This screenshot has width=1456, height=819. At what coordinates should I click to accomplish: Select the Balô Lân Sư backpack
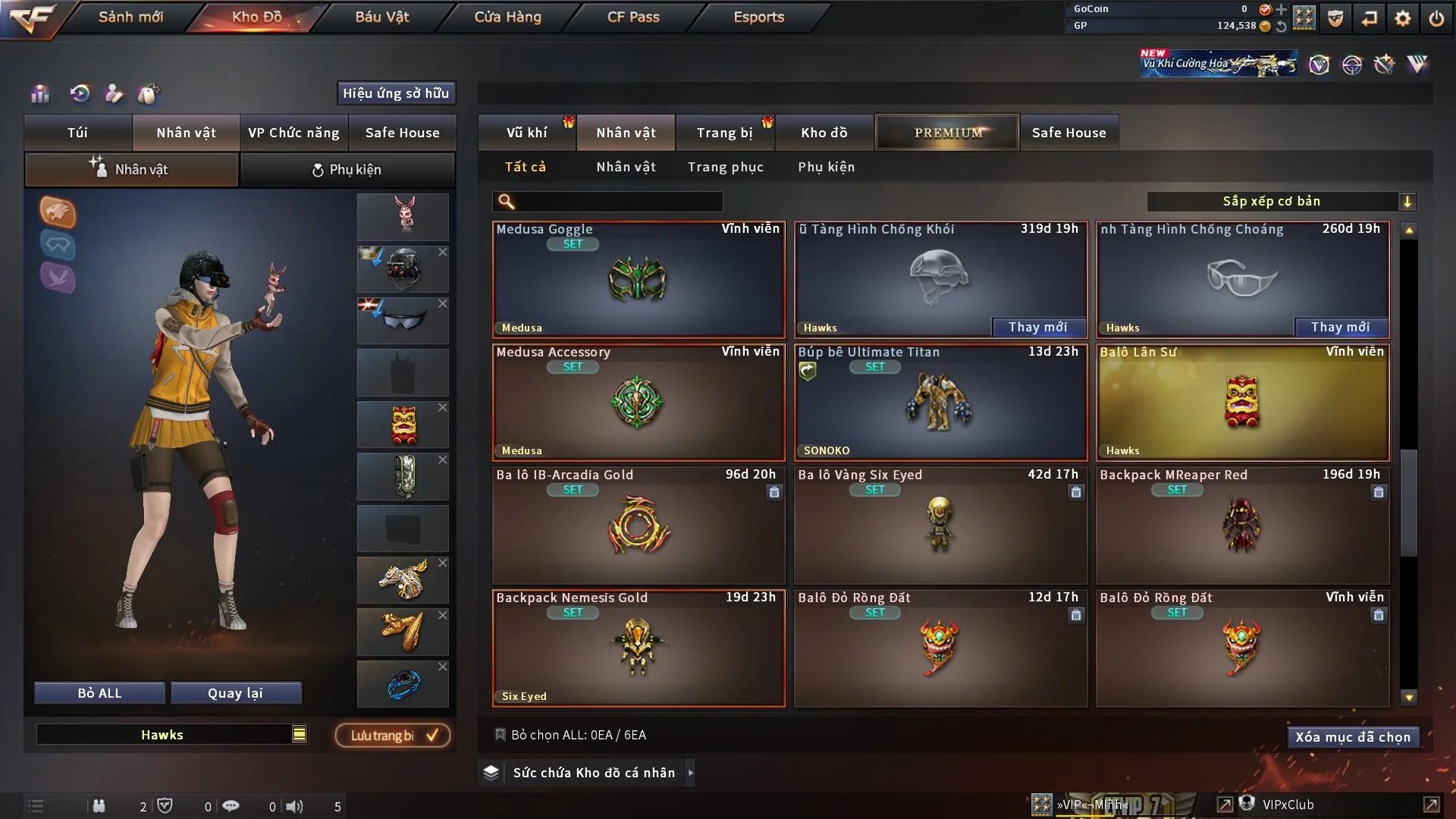(1242, 402)
